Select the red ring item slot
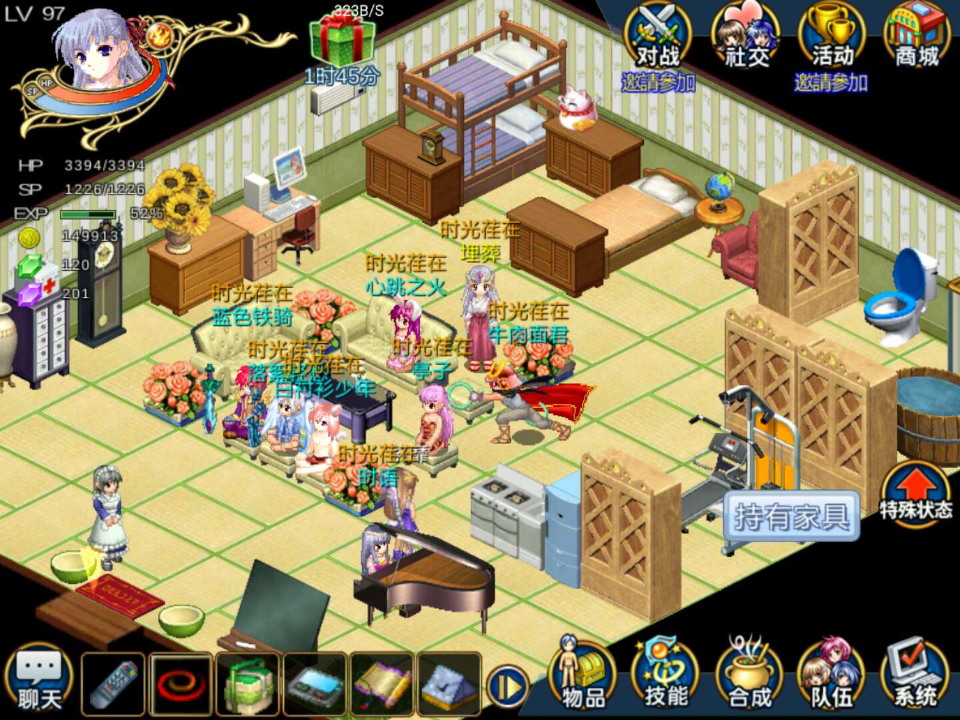The width and height of the screenshot is (960, 720). tap(181, 685)
